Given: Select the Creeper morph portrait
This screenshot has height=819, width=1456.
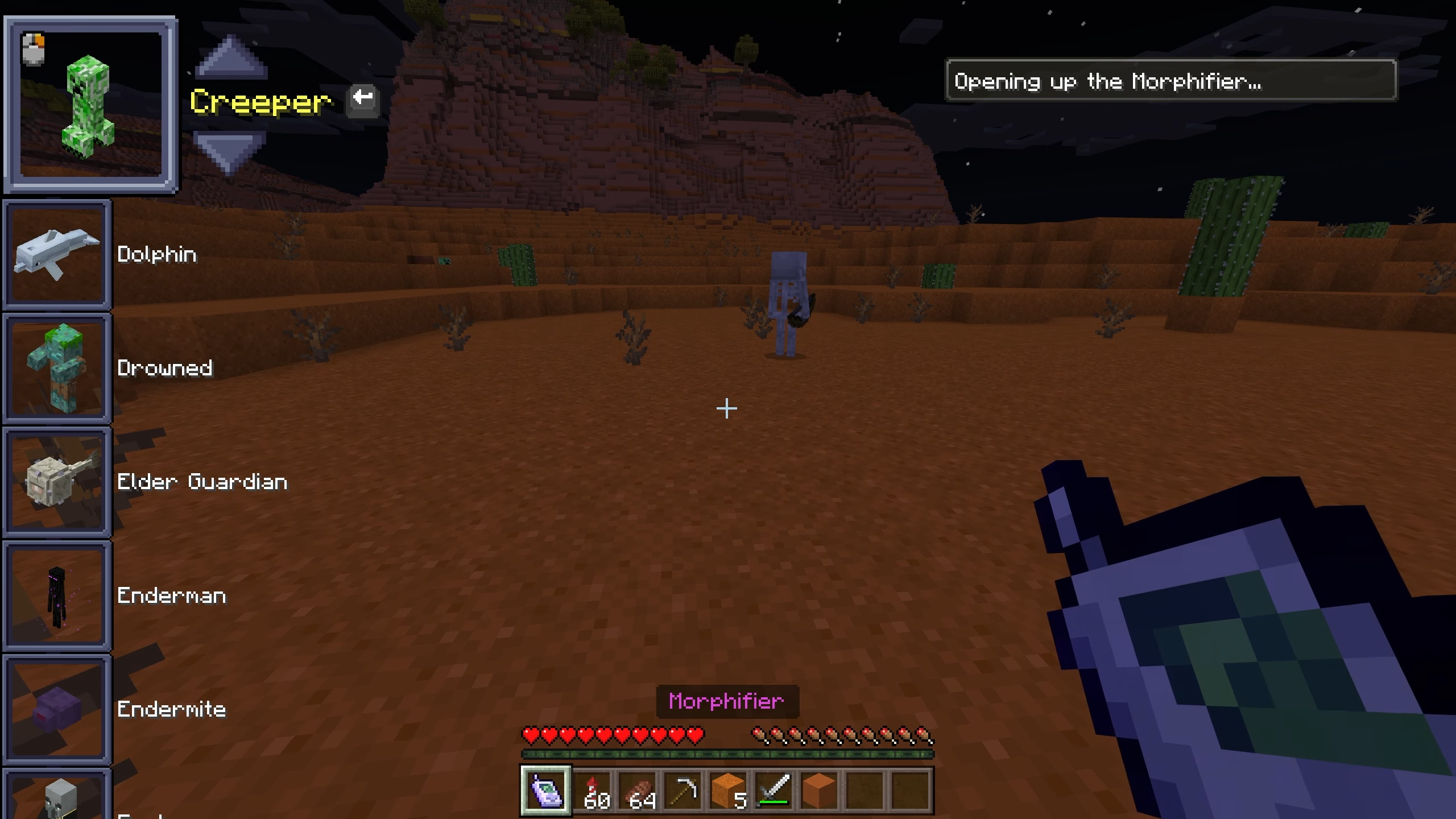Looking at the screenshot, I should (x=91, y=105).
